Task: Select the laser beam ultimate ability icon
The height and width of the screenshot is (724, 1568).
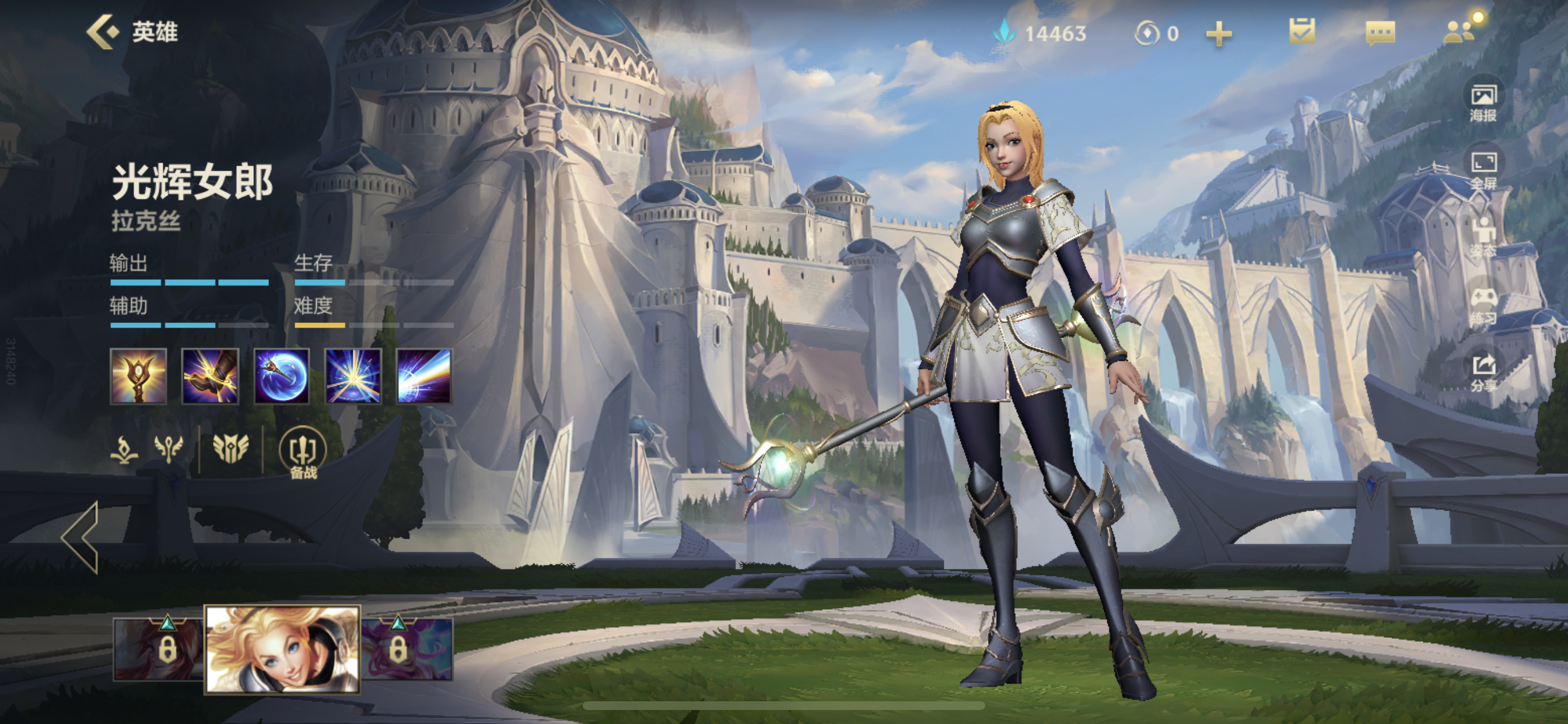Action: 424,376
